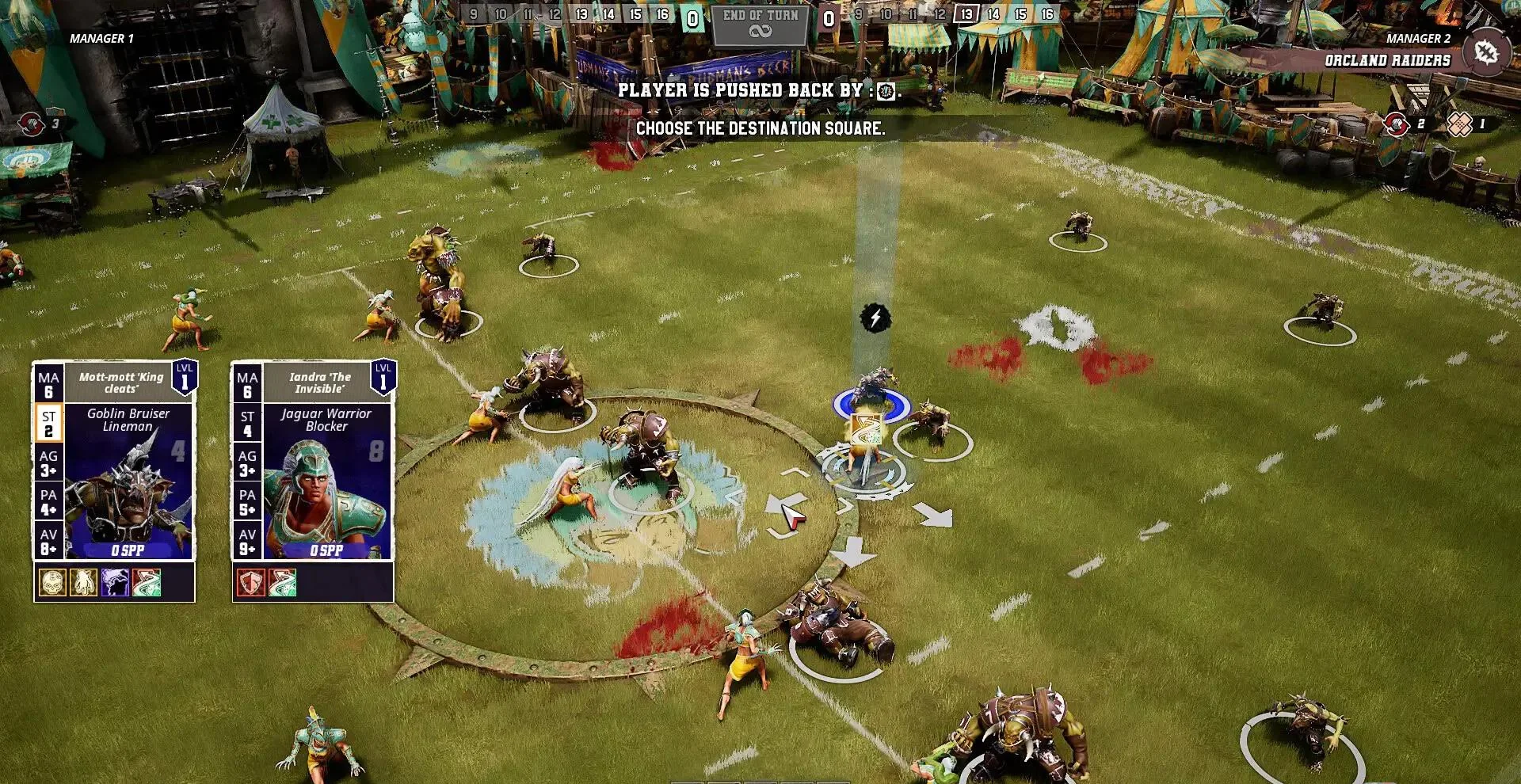Screen dimensions: 1521x784
Task: Inspect the pale goblin figure skill icon
Action: coord(84,582)
